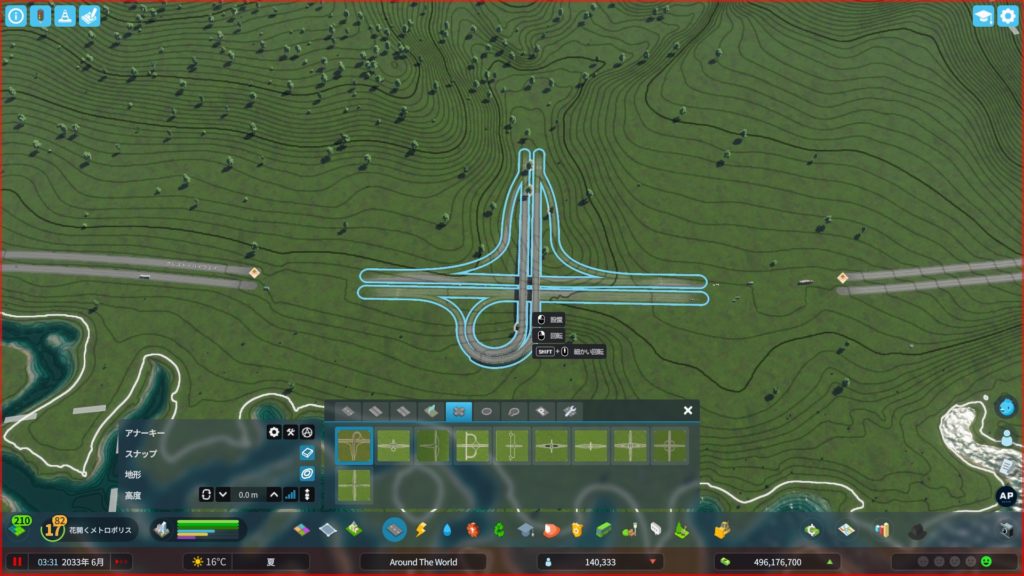
Task: Open the road services wrench tab
Action: [569, 411]
